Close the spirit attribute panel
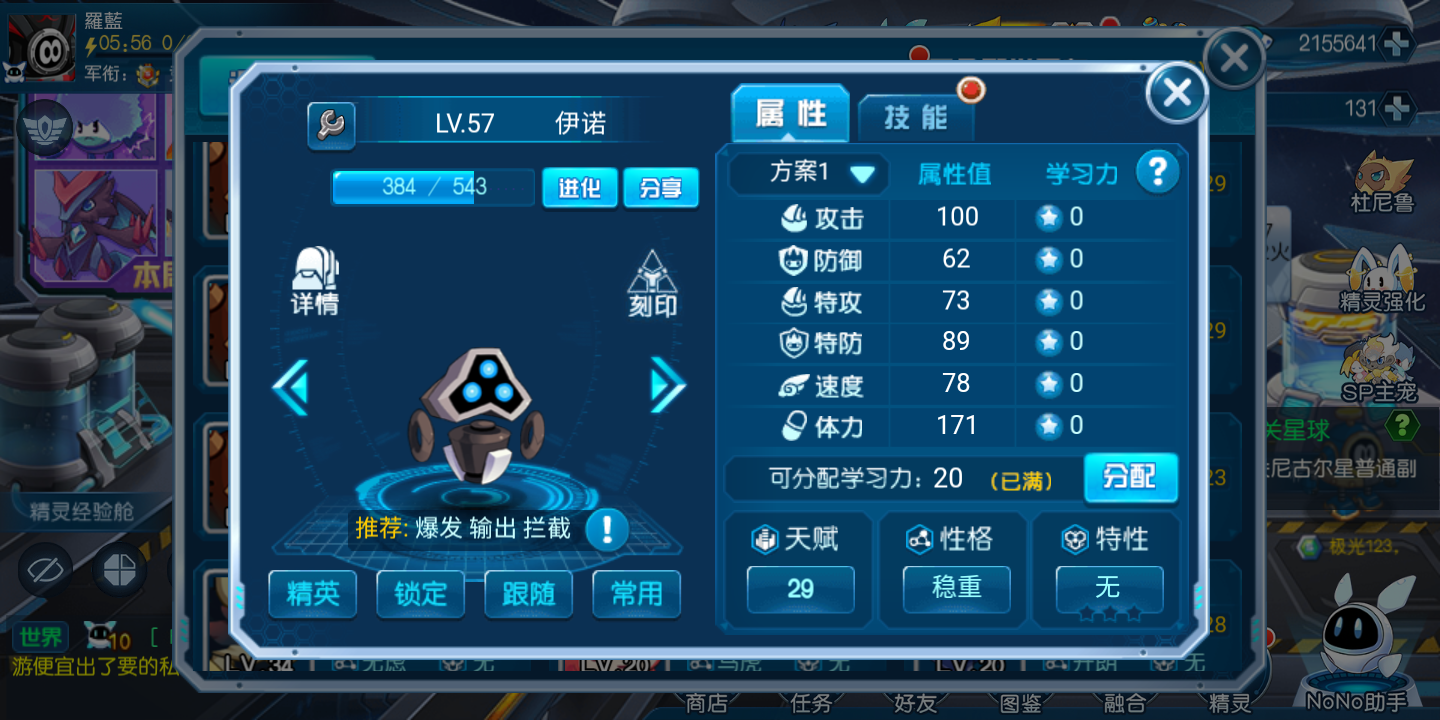The width and height of the screenshot is (1440, 720). click(x=1177, y=93)
